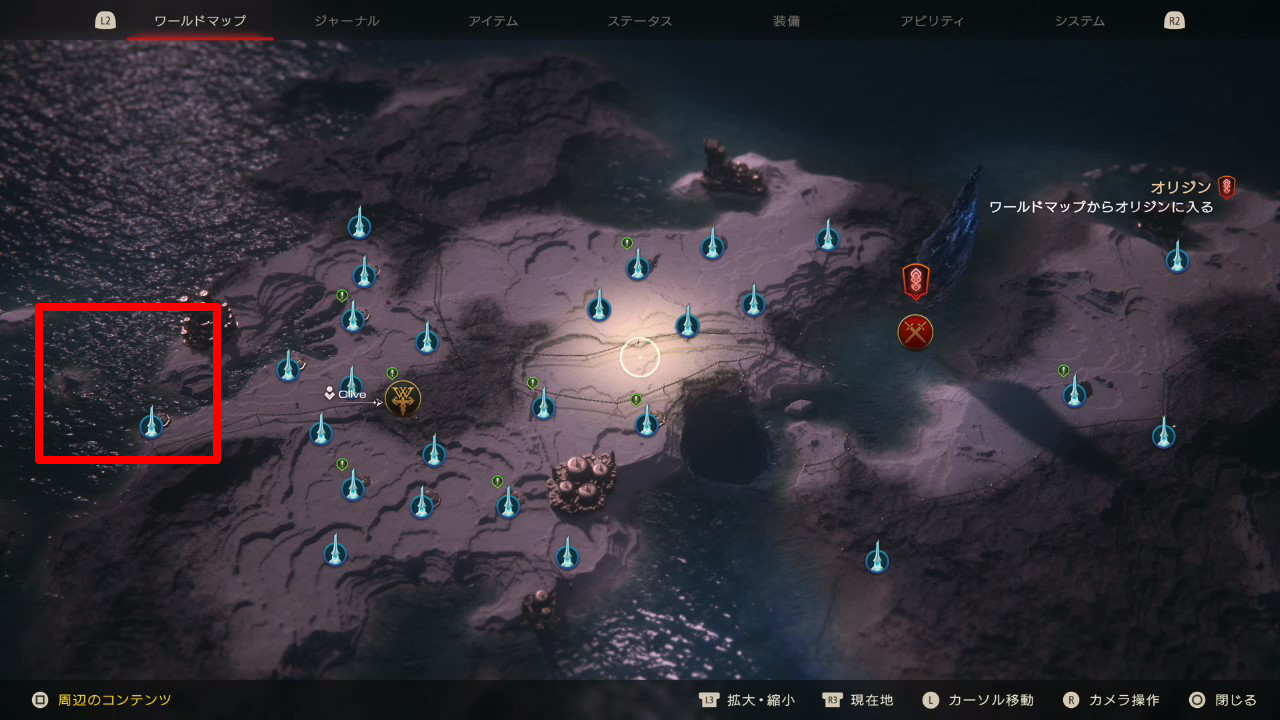Click the northernmost obelisk on the small island

360,225
